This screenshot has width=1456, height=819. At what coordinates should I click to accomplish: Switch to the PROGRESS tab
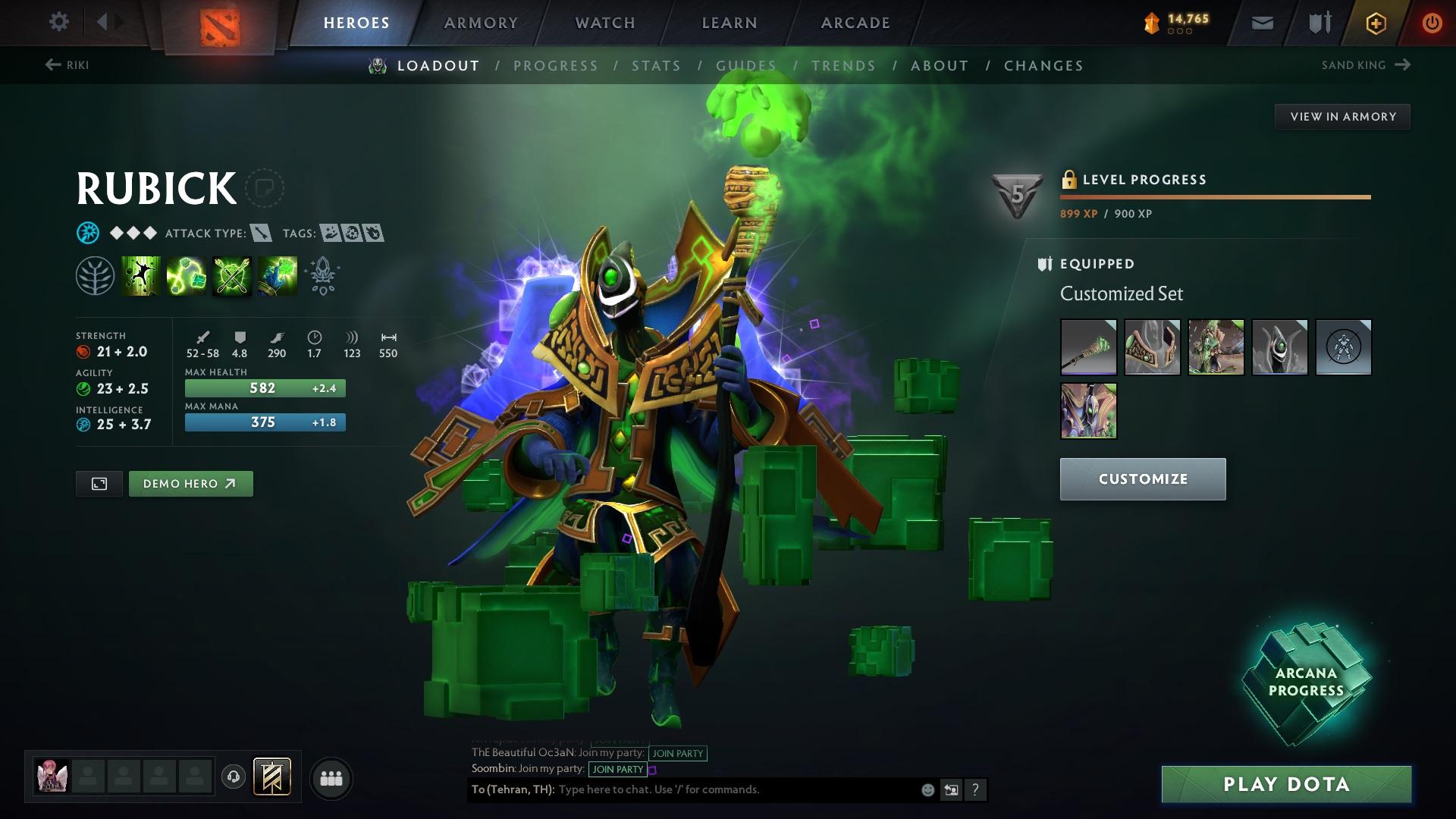coord(556,66)
